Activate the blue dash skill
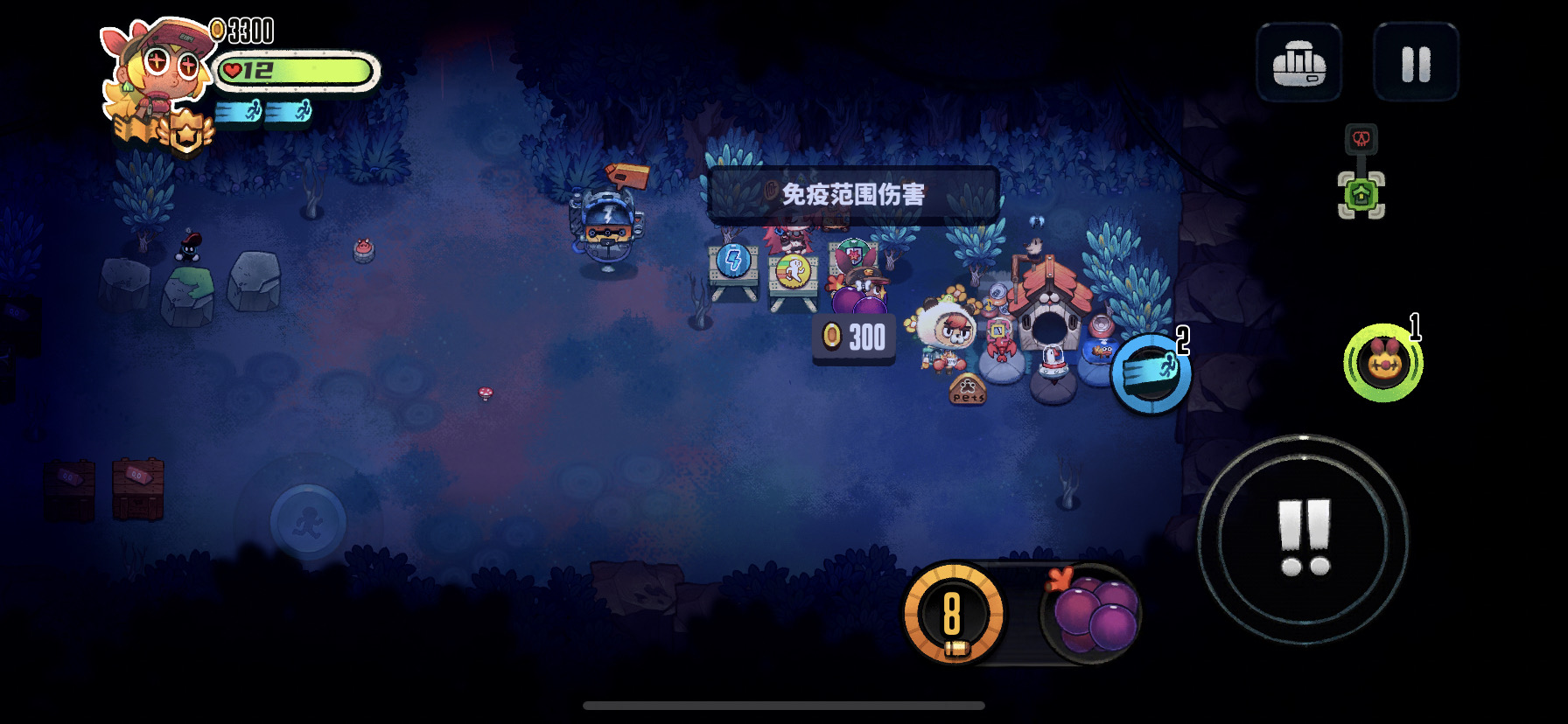Viewport: 1568px width, 724px height. (1151, 372)
